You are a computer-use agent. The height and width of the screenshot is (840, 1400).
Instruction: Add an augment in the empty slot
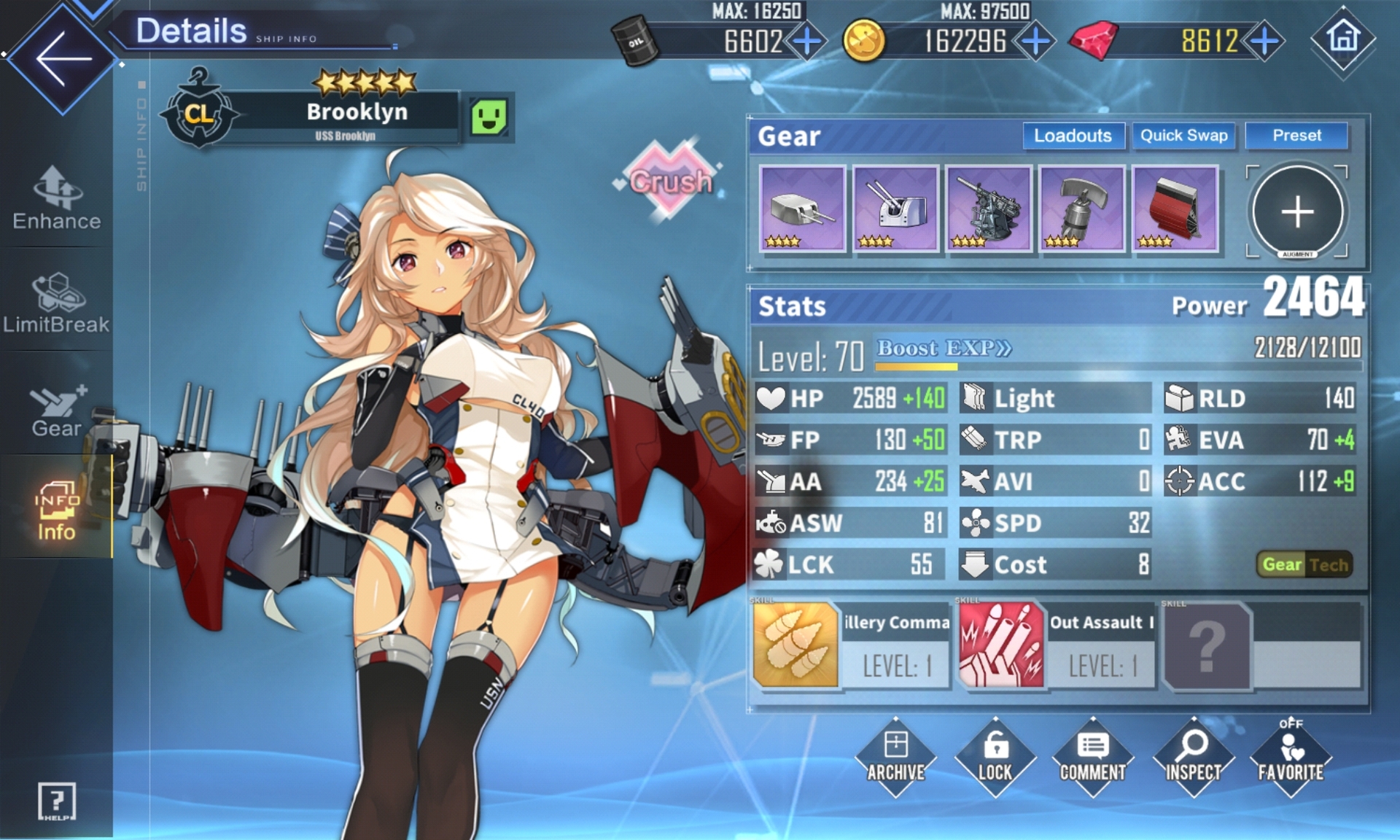(x=1297, y=211)
